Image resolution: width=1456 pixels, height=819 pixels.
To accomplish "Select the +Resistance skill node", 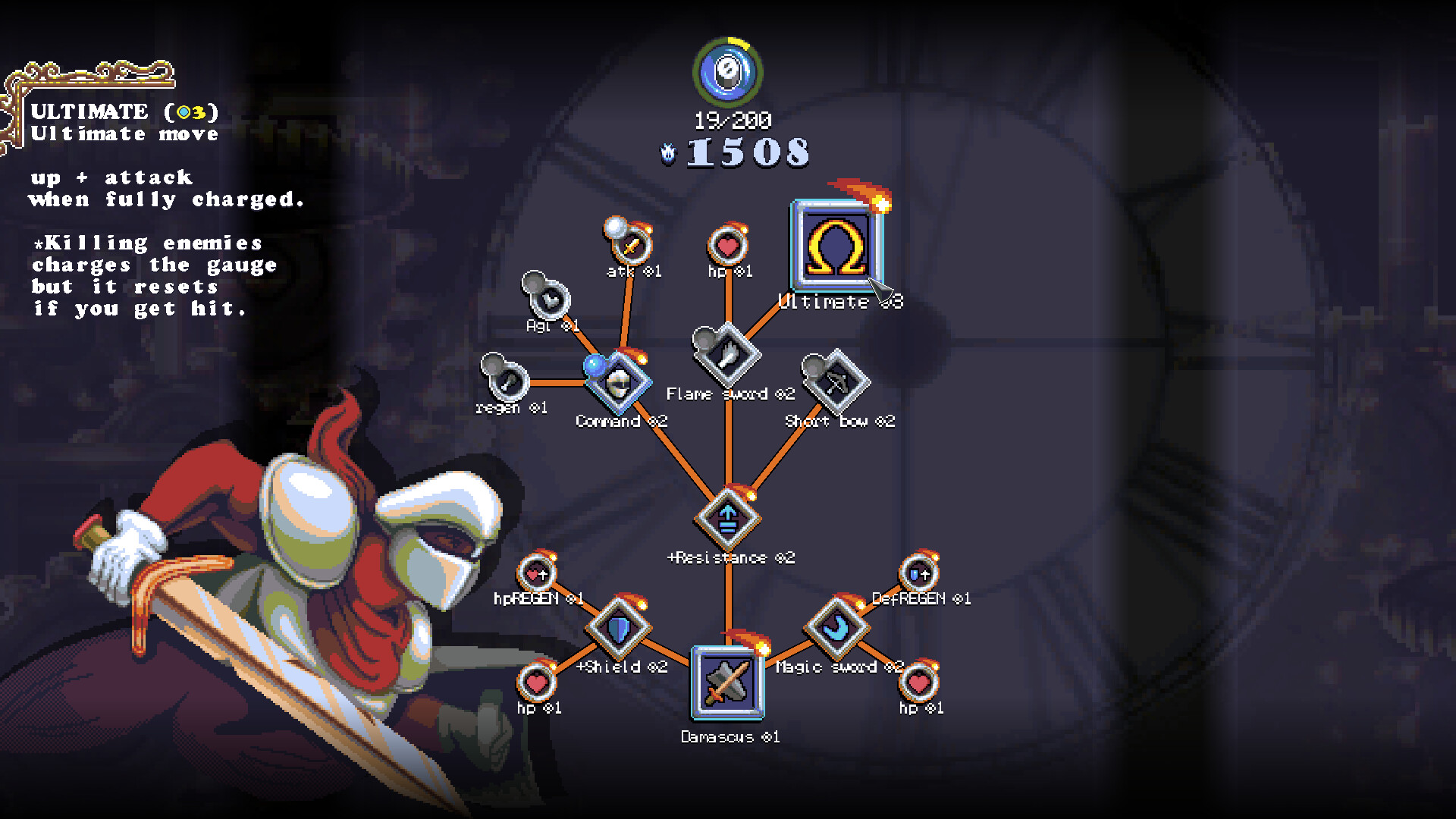I will click(726, 519).
